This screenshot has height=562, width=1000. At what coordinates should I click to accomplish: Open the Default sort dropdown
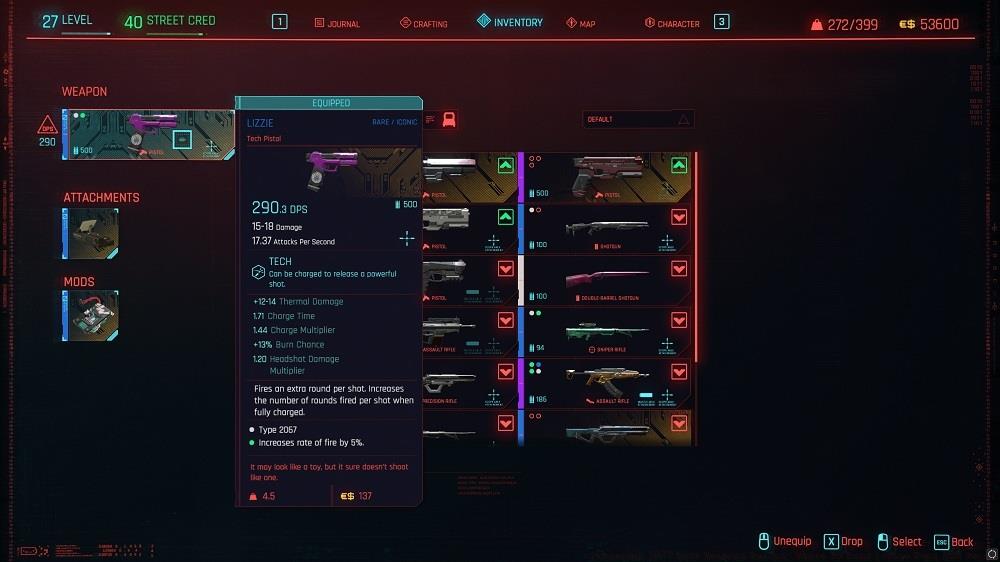(x=638, y=119)
